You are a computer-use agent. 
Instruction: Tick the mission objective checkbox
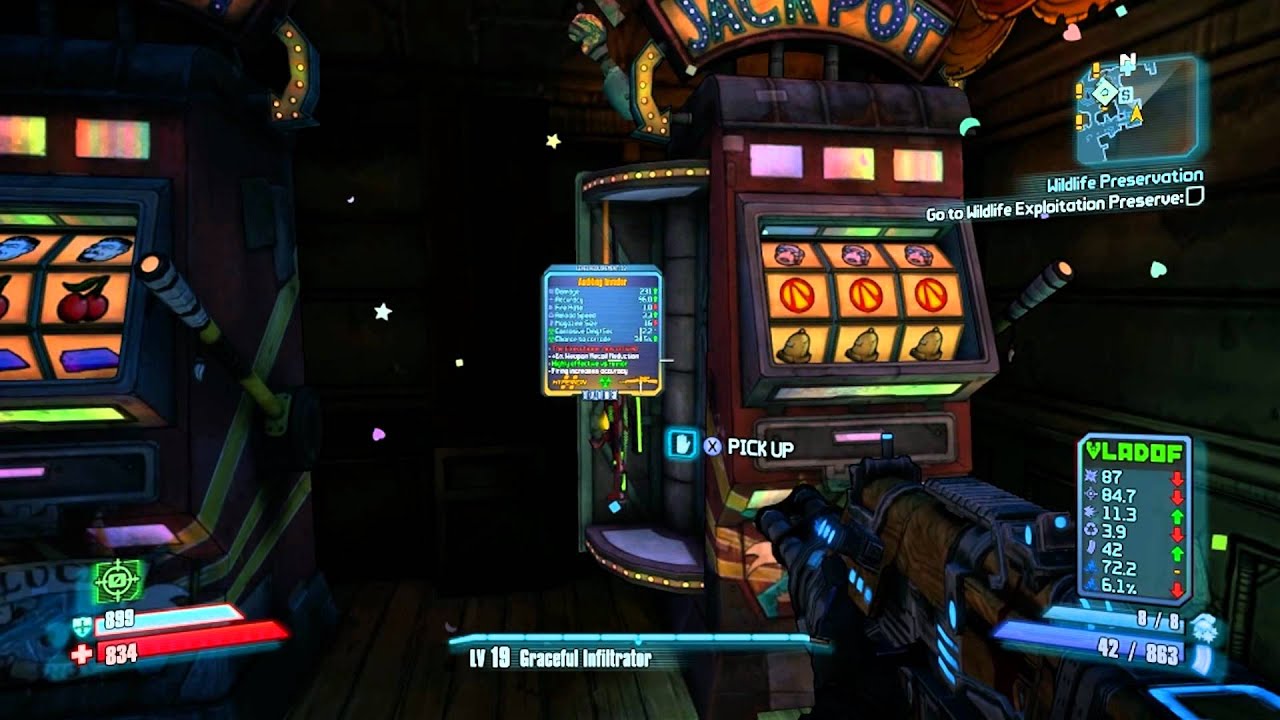[1194, 197]
